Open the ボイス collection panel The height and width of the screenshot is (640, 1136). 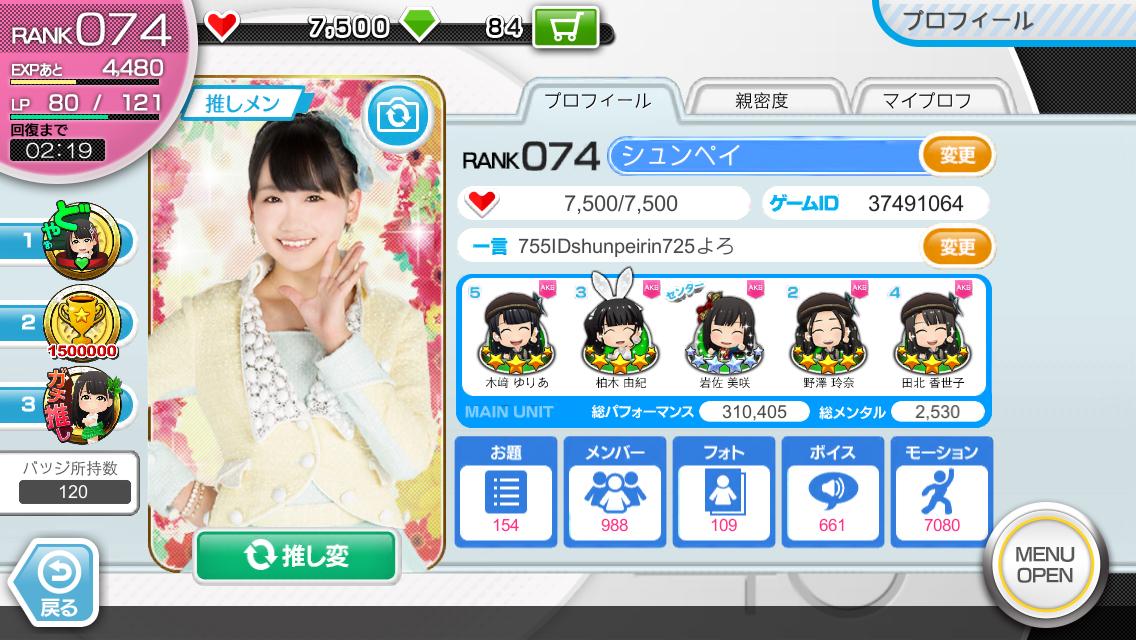[831, 491]
